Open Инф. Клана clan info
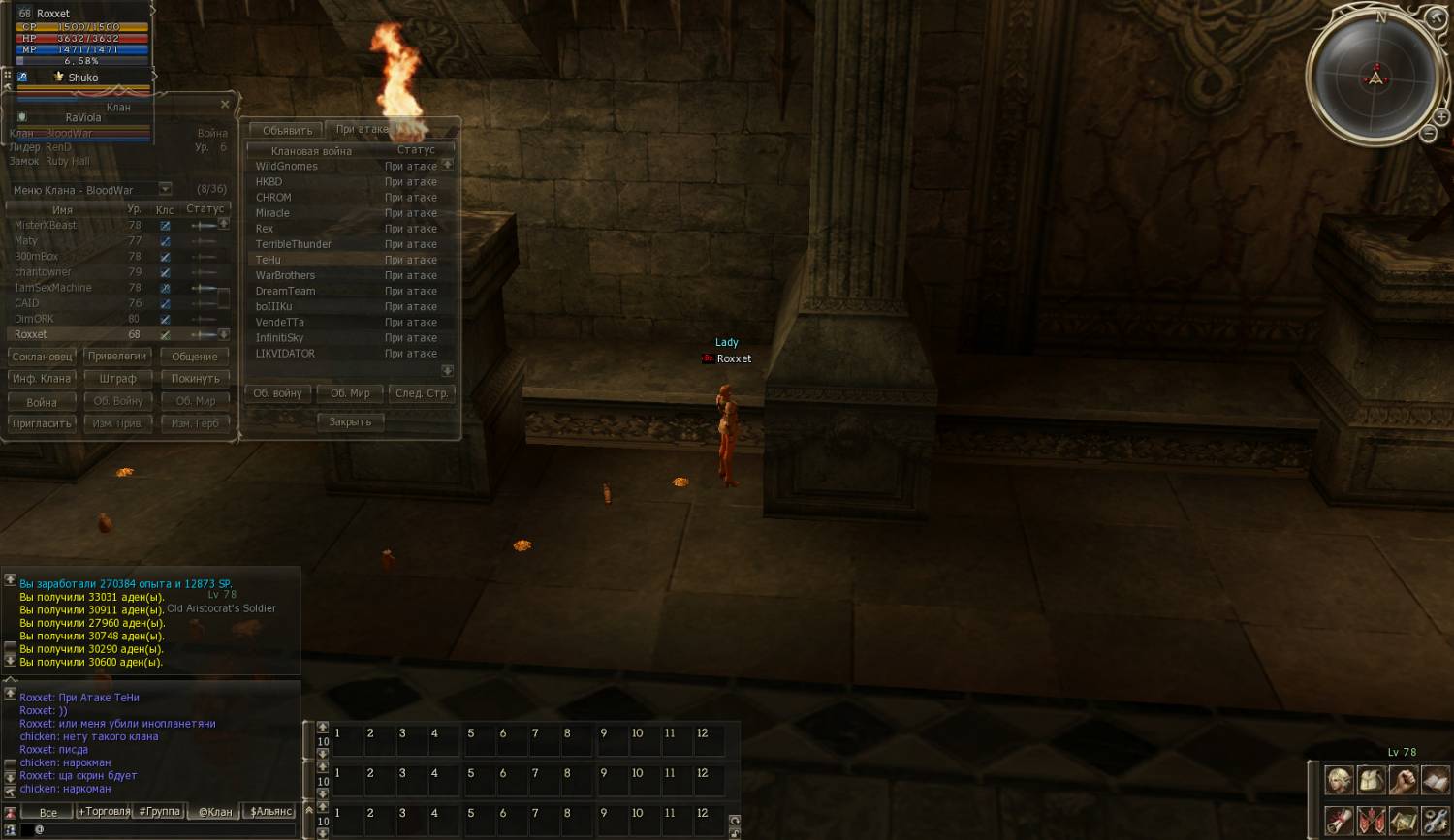This screenshot has height=840, width=1454. [x=42, y=379]
